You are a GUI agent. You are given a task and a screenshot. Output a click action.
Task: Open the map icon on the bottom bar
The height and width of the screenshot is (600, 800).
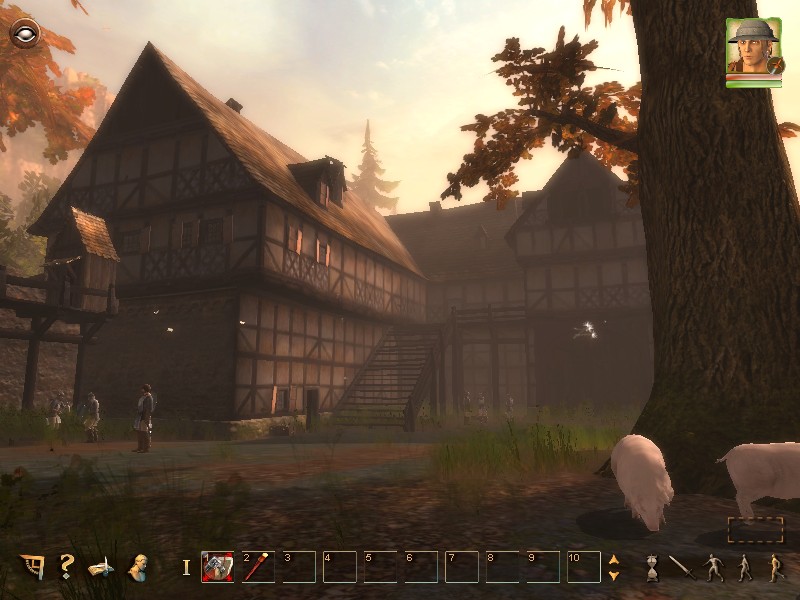pos(31,567)
